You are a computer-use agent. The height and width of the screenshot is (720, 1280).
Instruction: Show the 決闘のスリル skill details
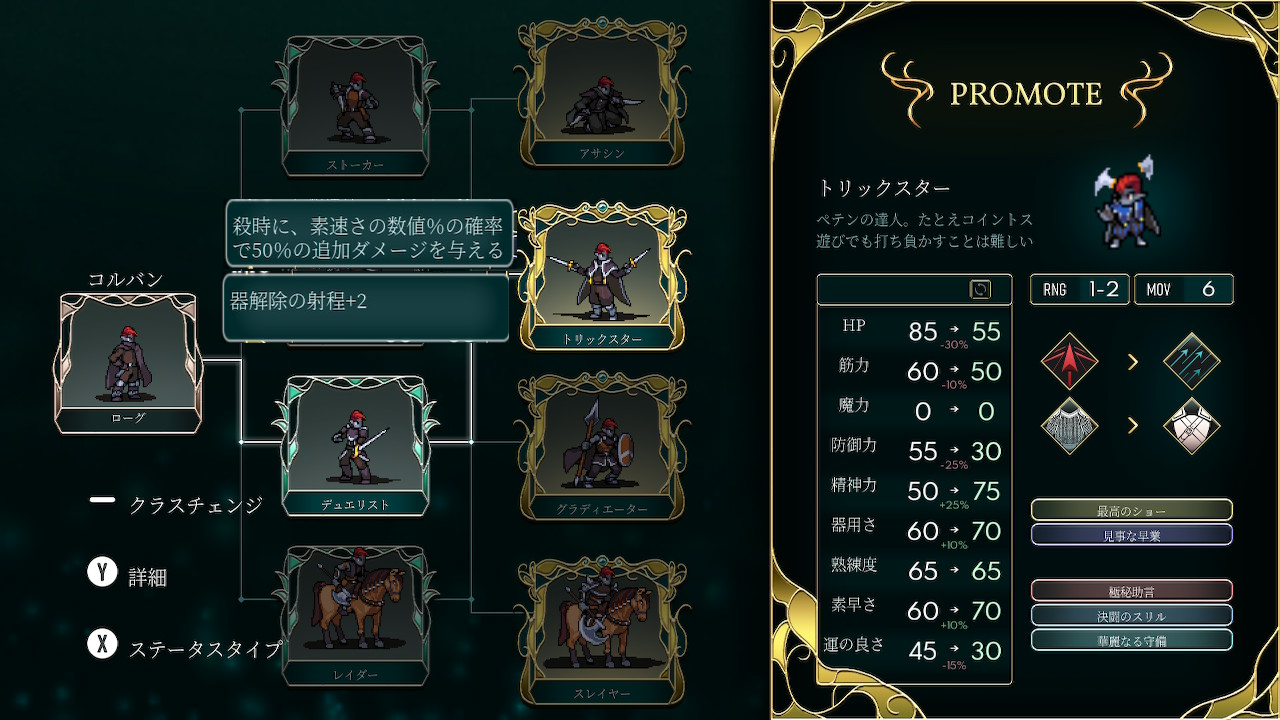pyautogui.click(x=1131, y=615)
